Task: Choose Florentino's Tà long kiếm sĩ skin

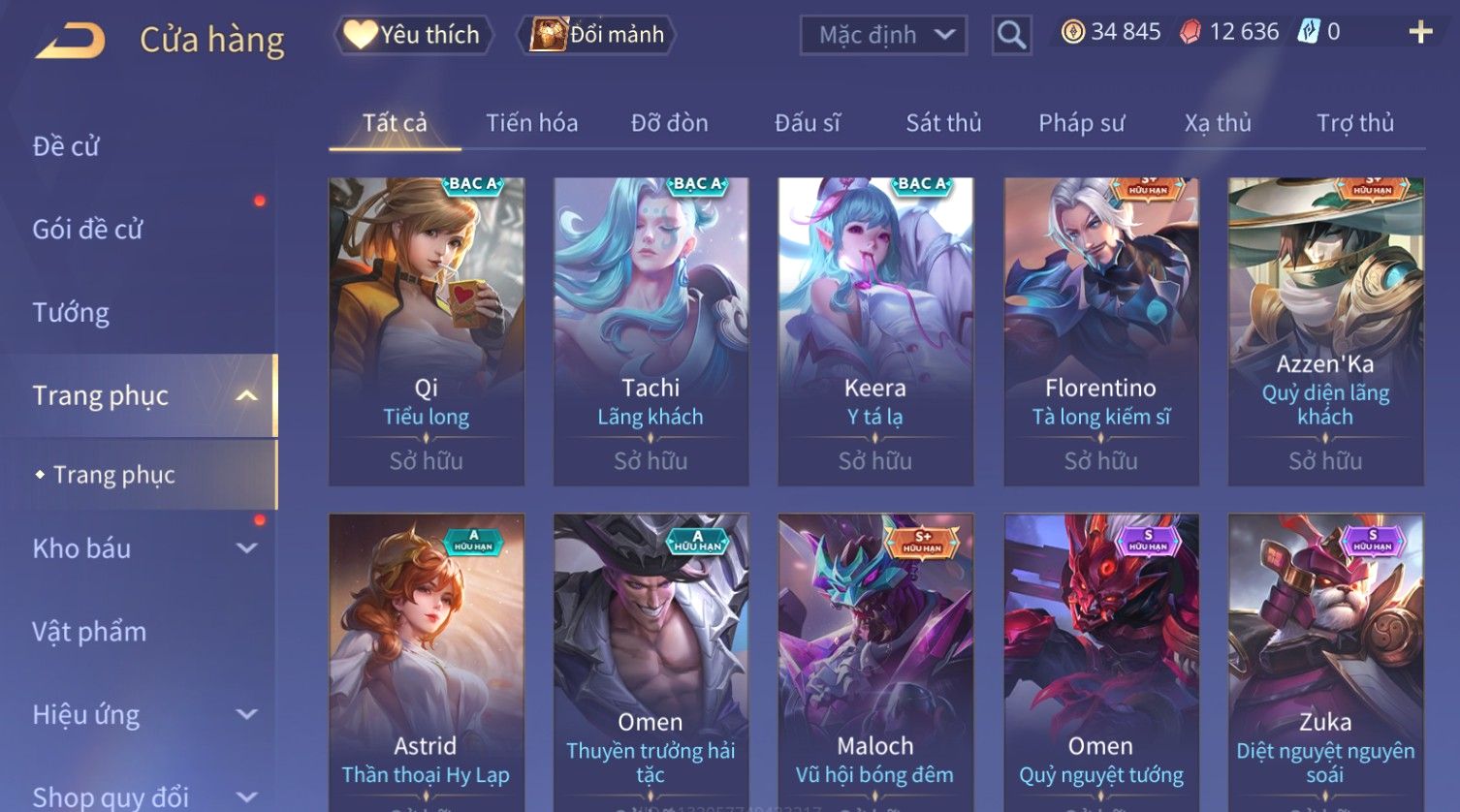Action: 1100,329
